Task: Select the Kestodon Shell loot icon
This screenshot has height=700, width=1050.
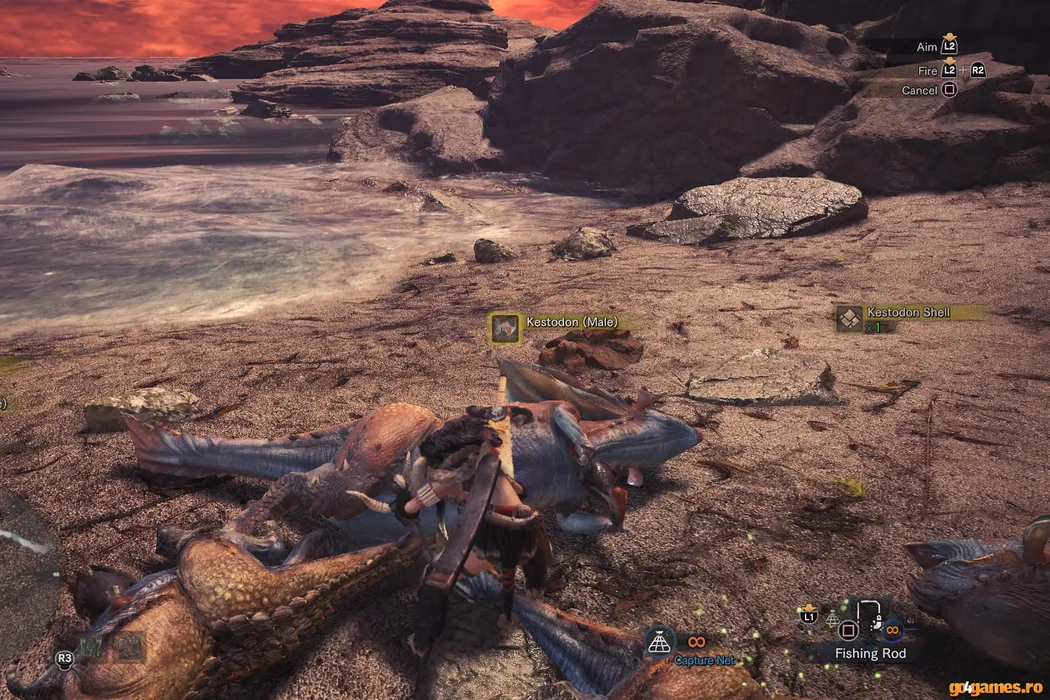Action: pyautogui.click(x=850, y=318)
